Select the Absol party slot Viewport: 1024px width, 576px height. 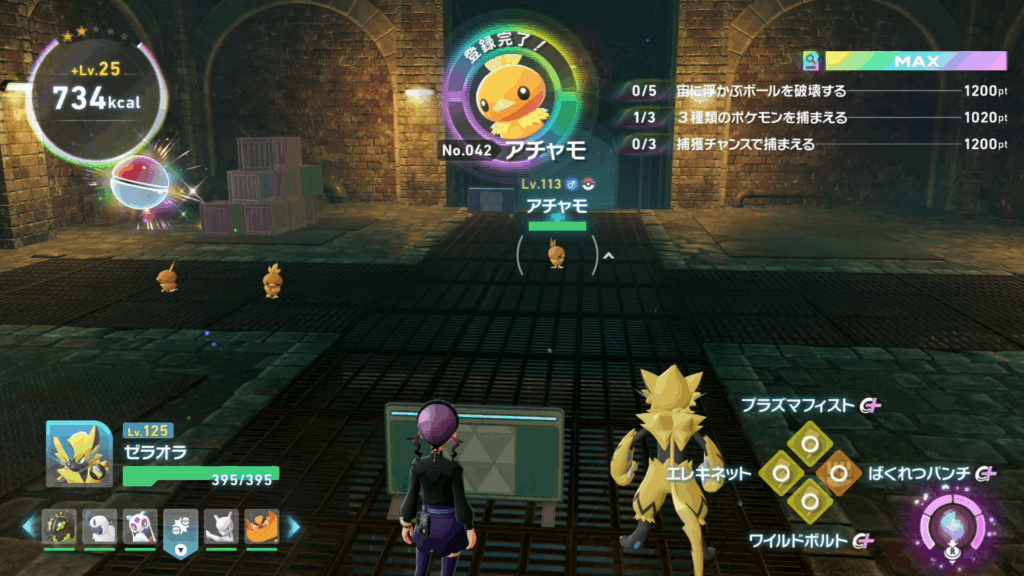point(100,526)
